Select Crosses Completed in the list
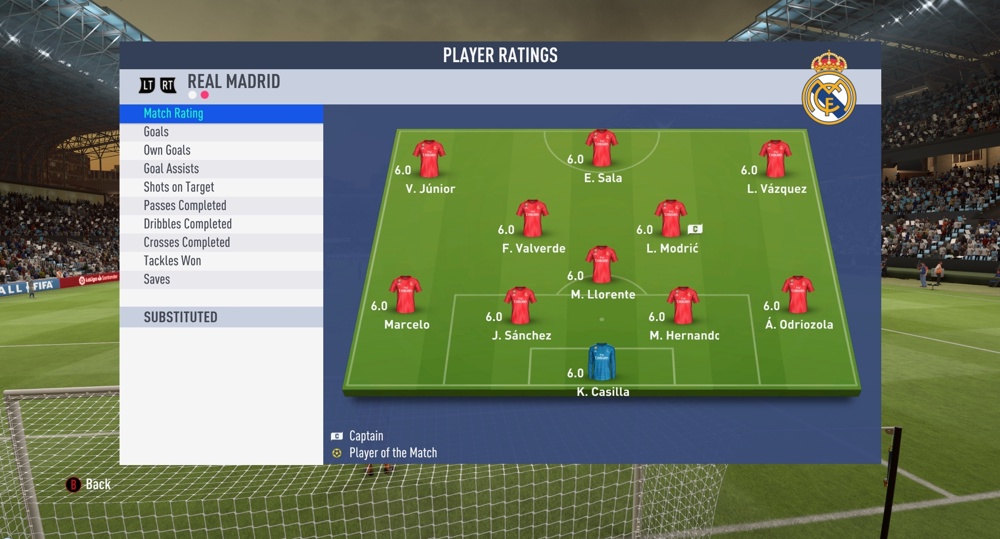 tap(220, 242)
